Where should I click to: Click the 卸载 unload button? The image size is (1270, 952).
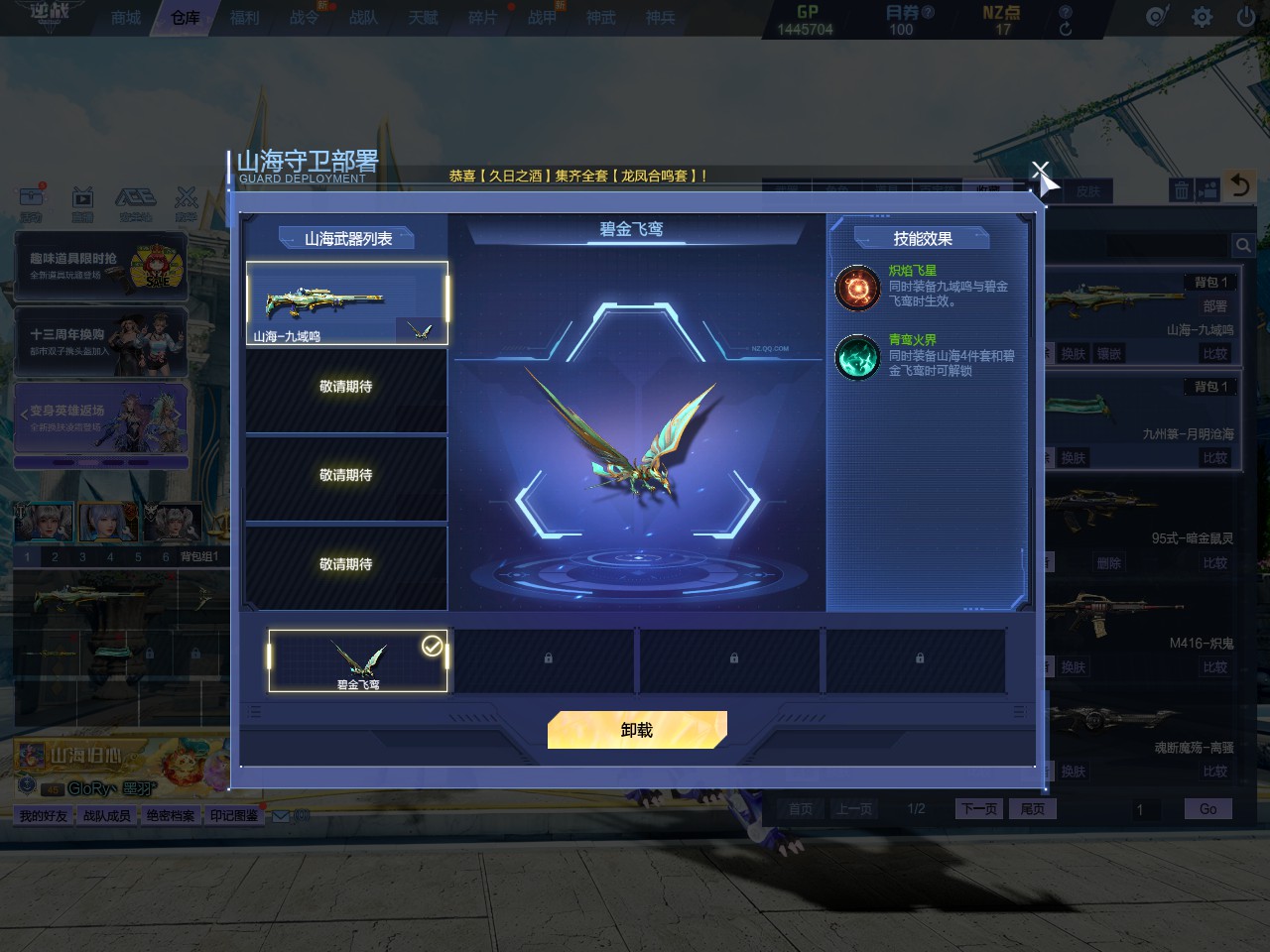click(637, 730)
